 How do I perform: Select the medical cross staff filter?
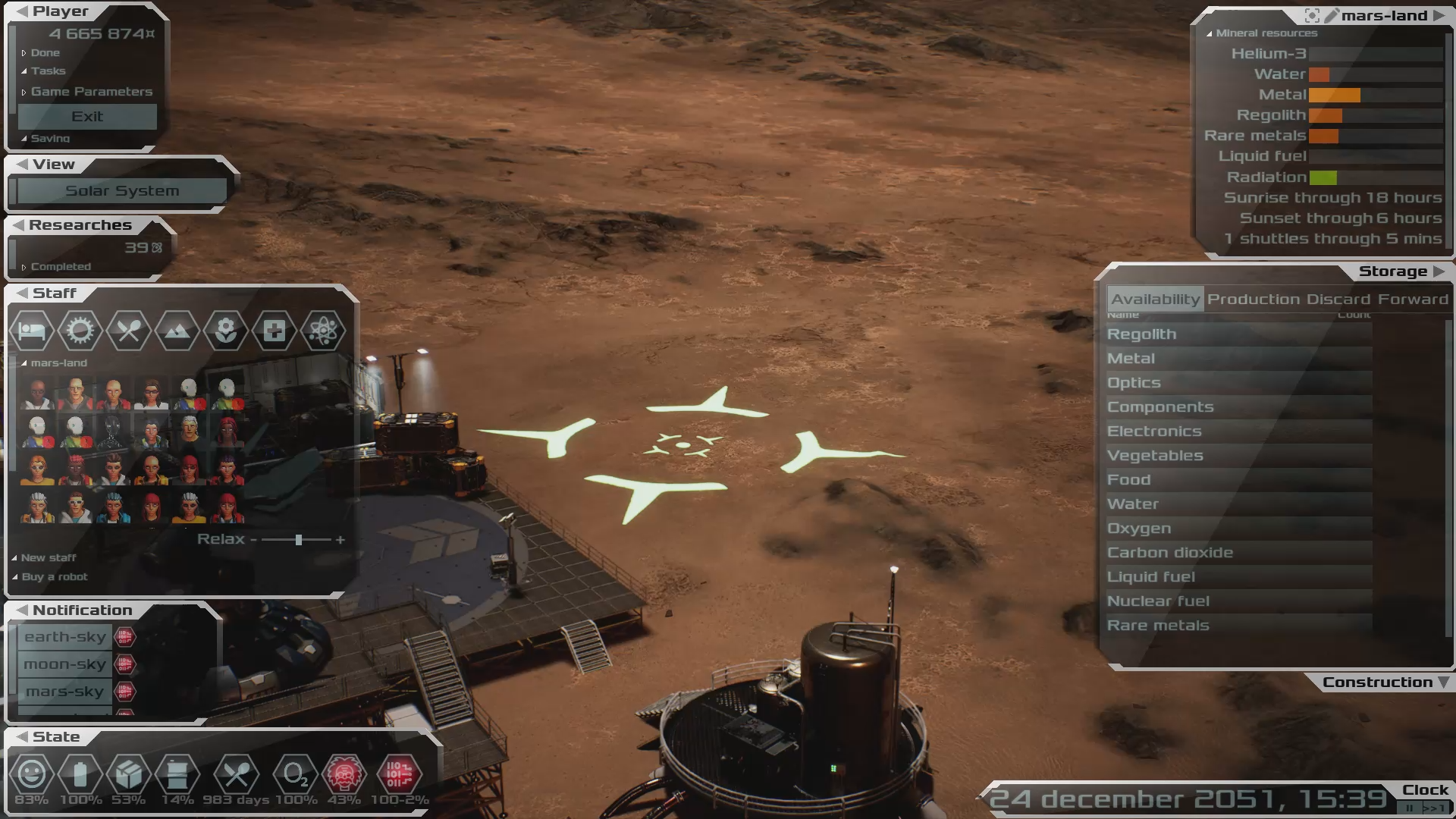(x=275, y=331)
